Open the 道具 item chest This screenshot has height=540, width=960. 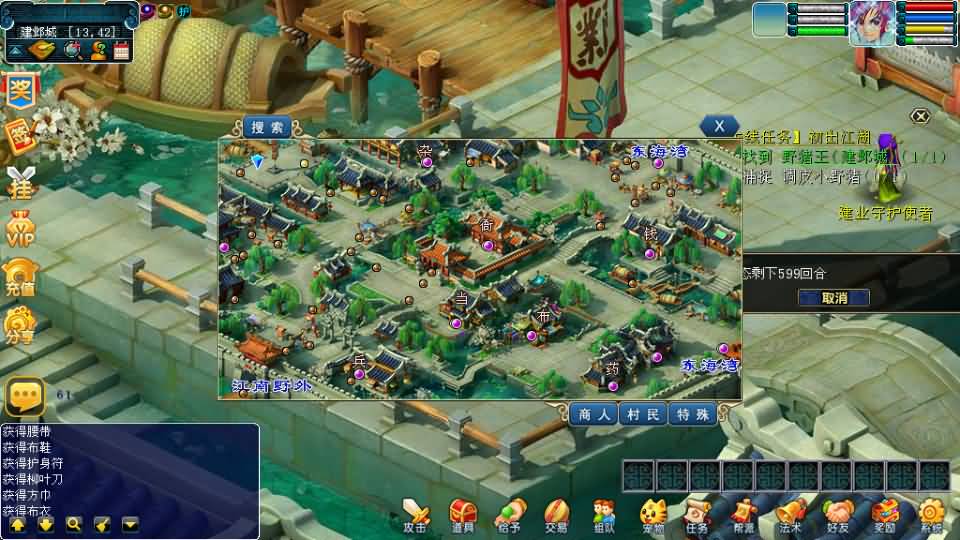point(462,515)
